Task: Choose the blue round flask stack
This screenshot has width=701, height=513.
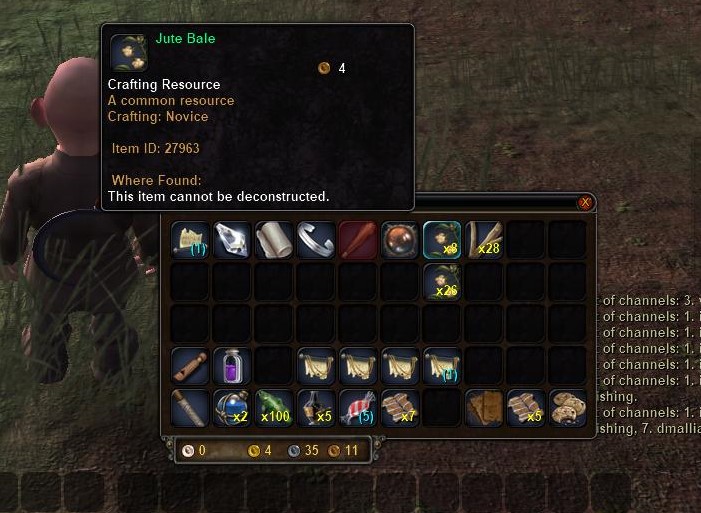Action: click(x=231, y=407)
